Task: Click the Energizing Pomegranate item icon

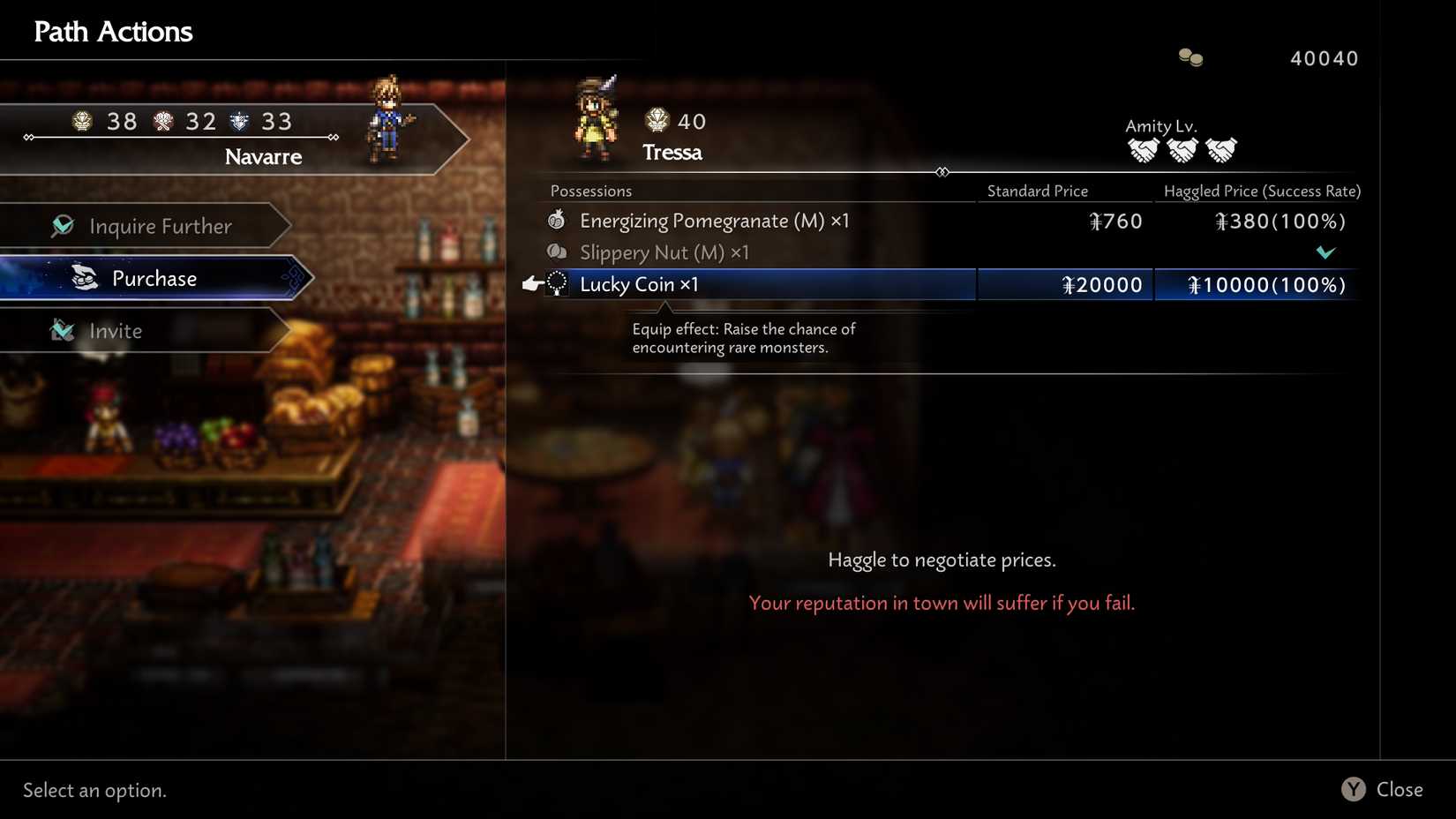Action: [x=557, y=220]
